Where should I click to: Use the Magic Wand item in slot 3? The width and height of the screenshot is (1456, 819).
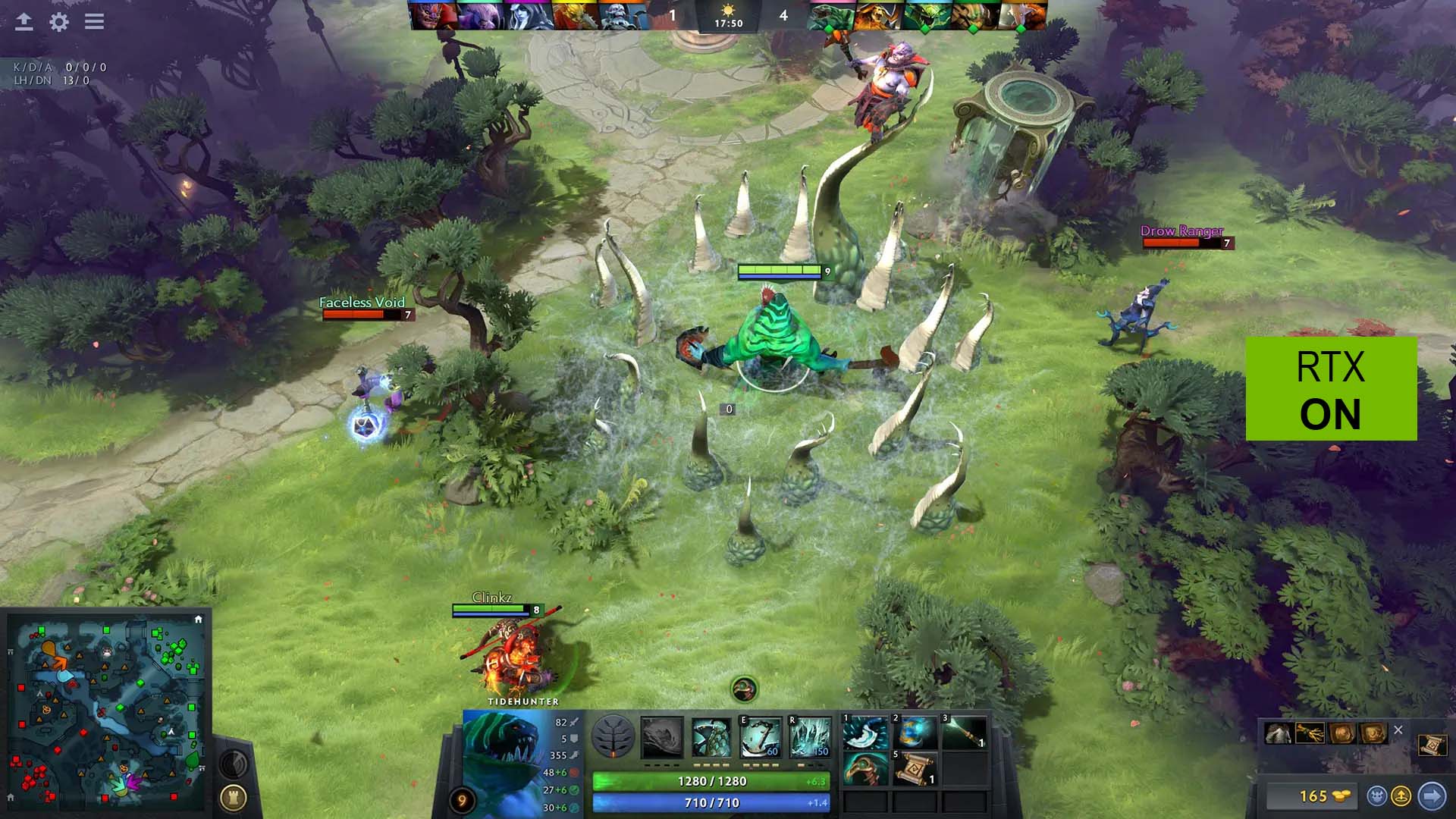click(964, 732)
